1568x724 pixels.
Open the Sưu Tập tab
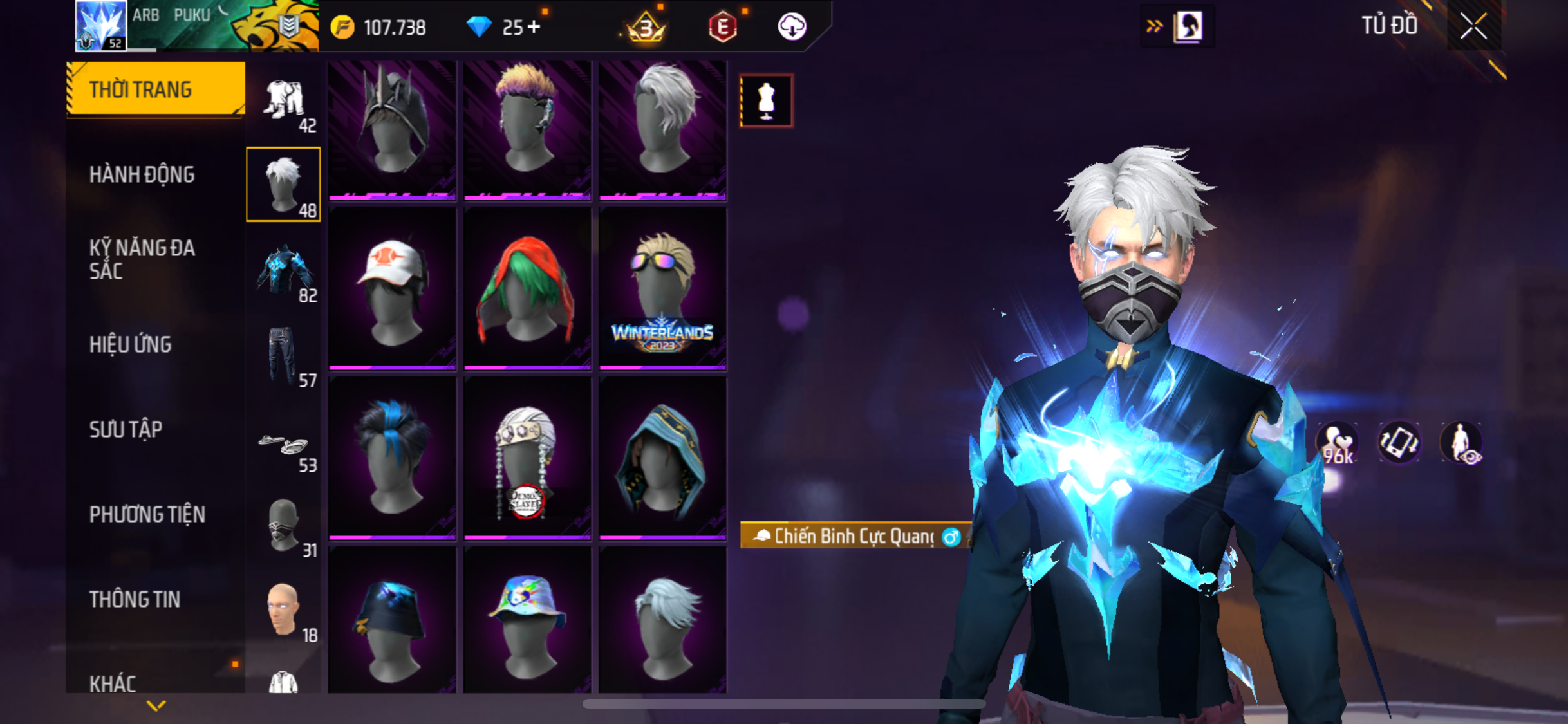pyautogui.click(x=126, y=429)
